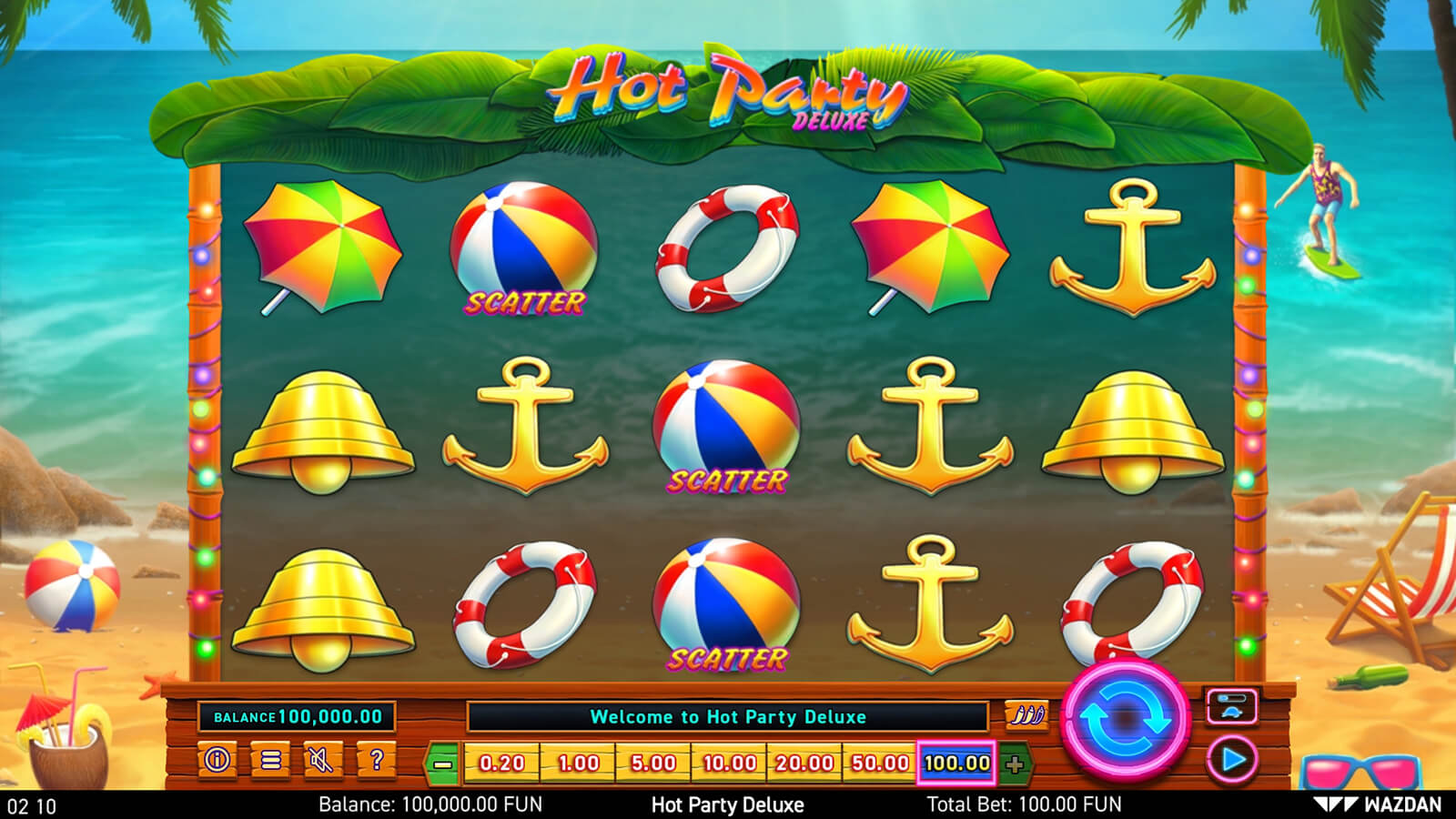Select the 0.20 bet value
1456x819 pixels.
pyautogui.click(x=502, y=763)
